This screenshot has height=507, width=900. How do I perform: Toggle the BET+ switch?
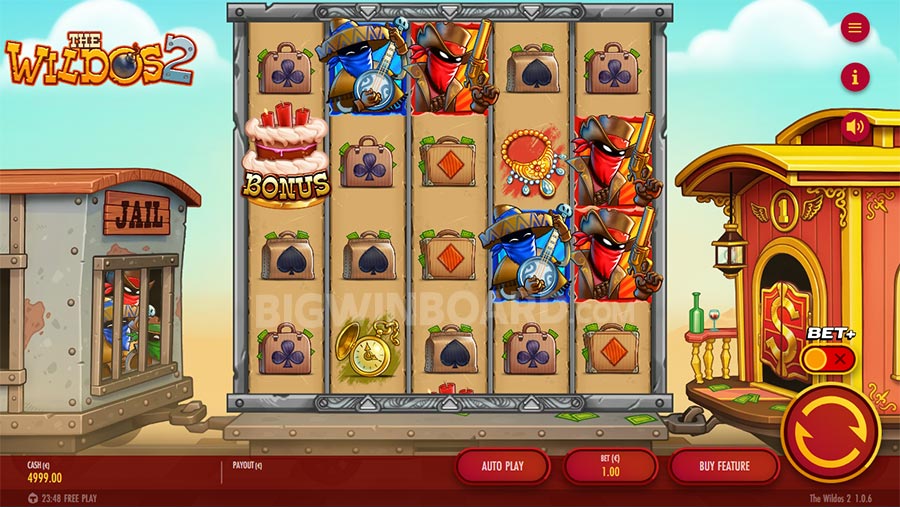(829, 358)
